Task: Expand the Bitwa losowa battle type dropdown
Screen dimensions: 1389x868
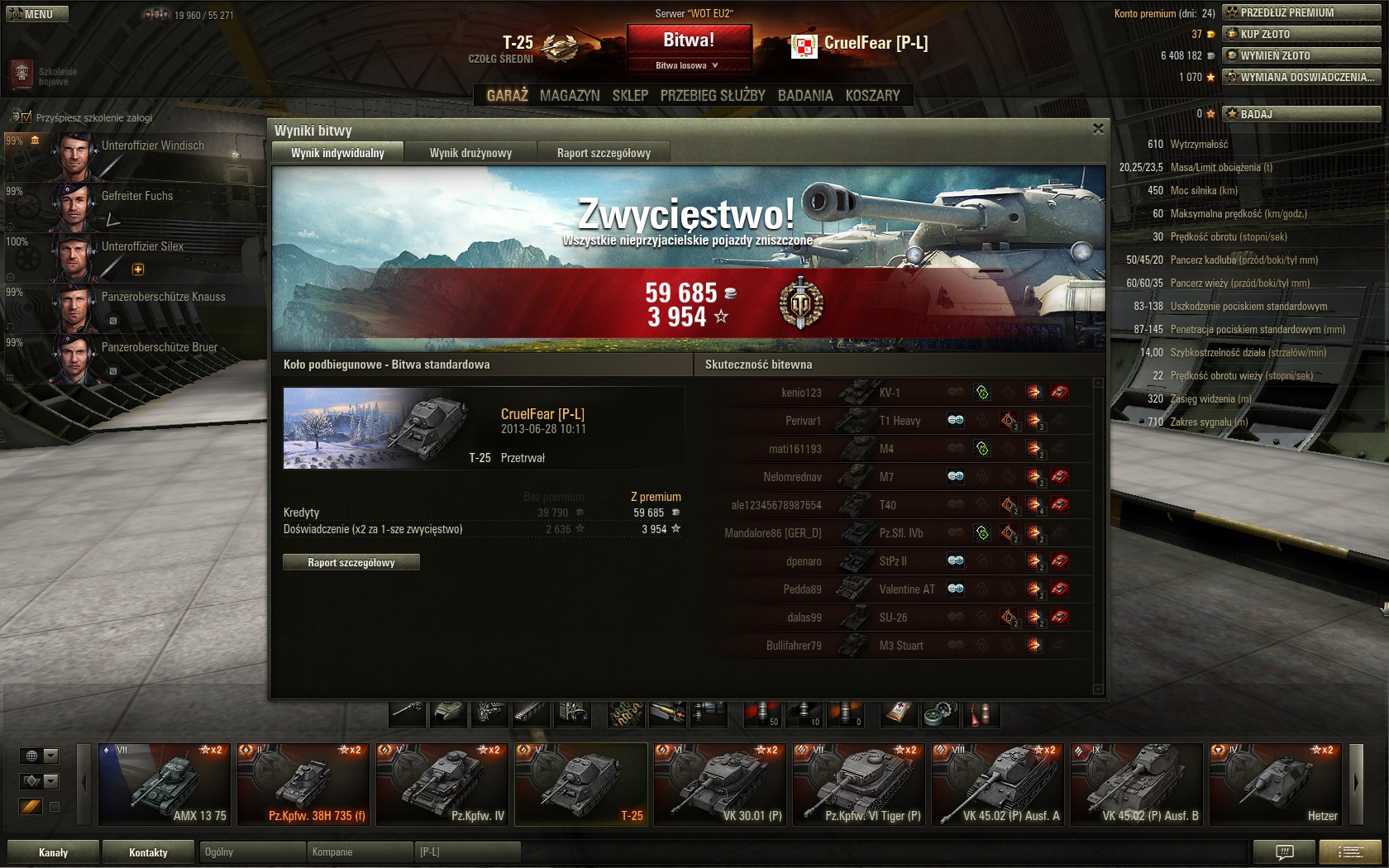Action: (x=689, y=65)
